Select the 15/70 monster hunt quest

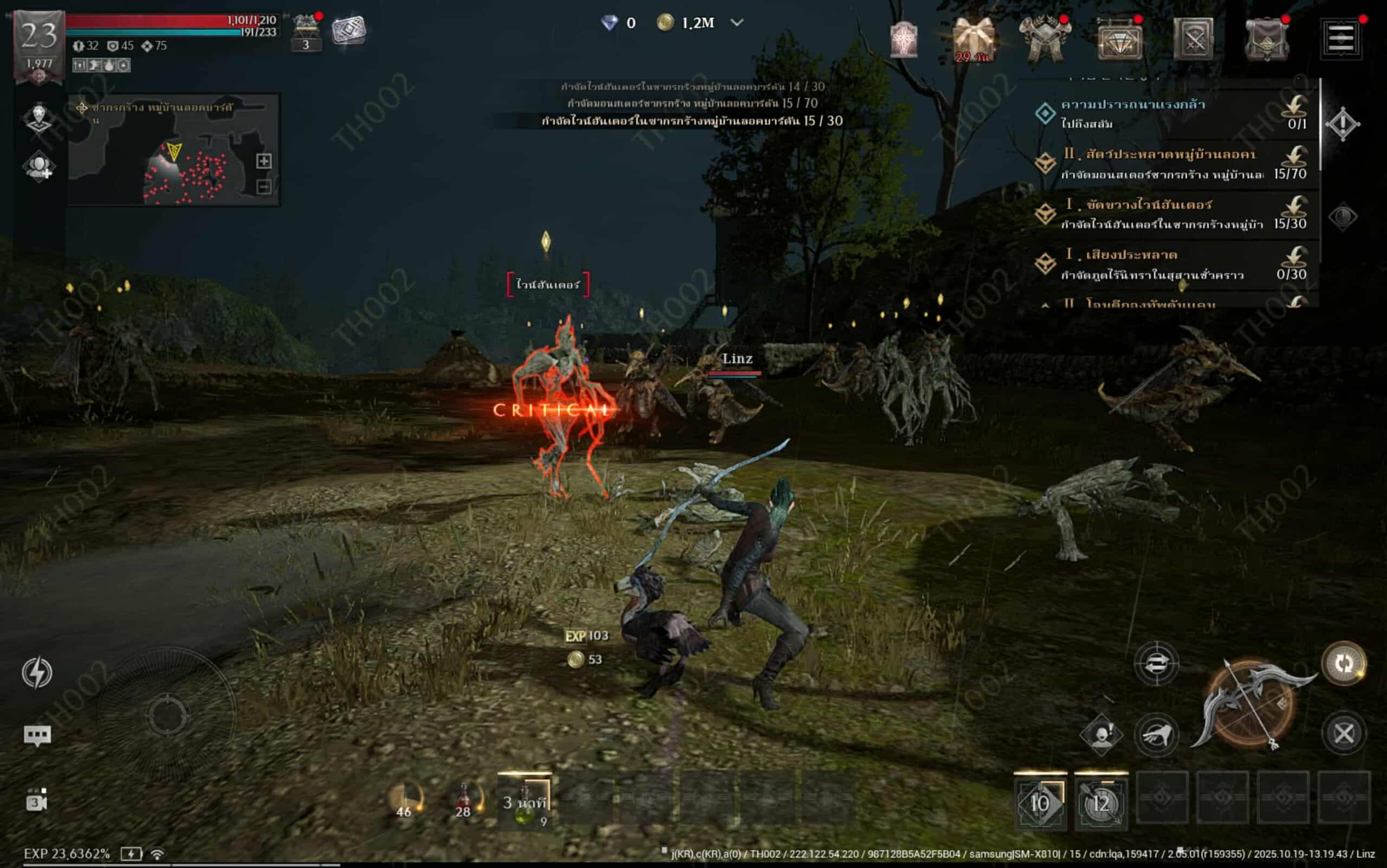pos(1171,164)
